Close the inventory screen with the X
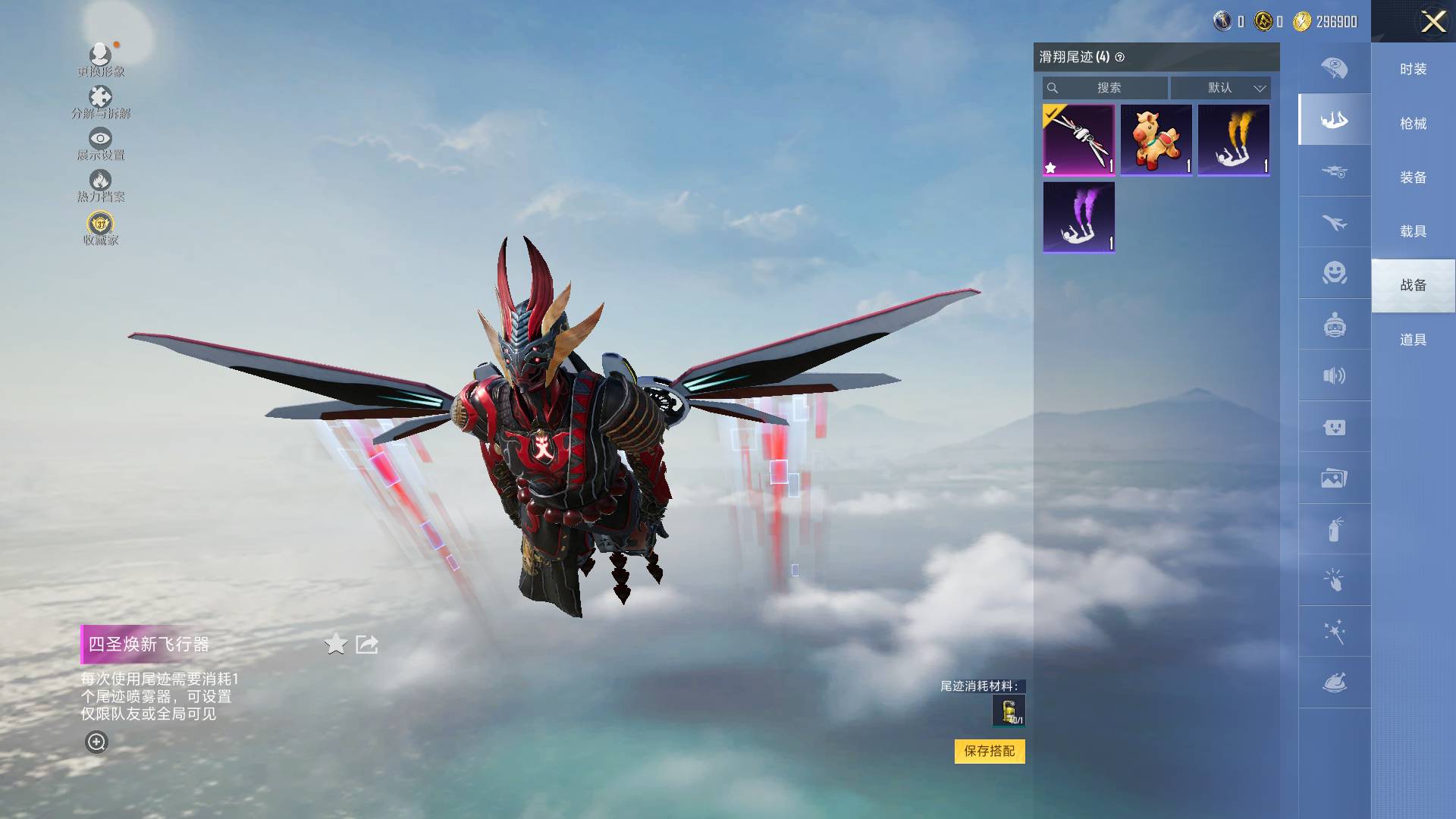 (1432, 21)
